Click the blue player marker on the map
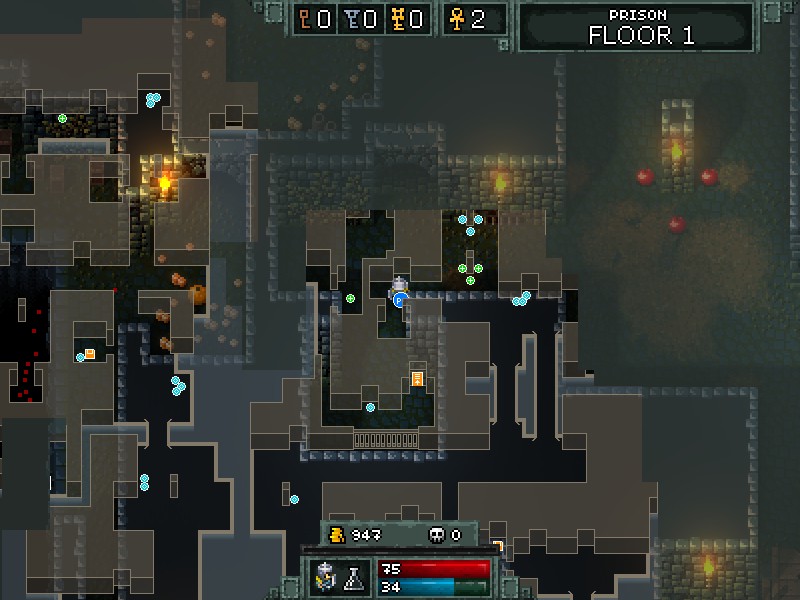The image size is (800, 600). coord(399,298)
